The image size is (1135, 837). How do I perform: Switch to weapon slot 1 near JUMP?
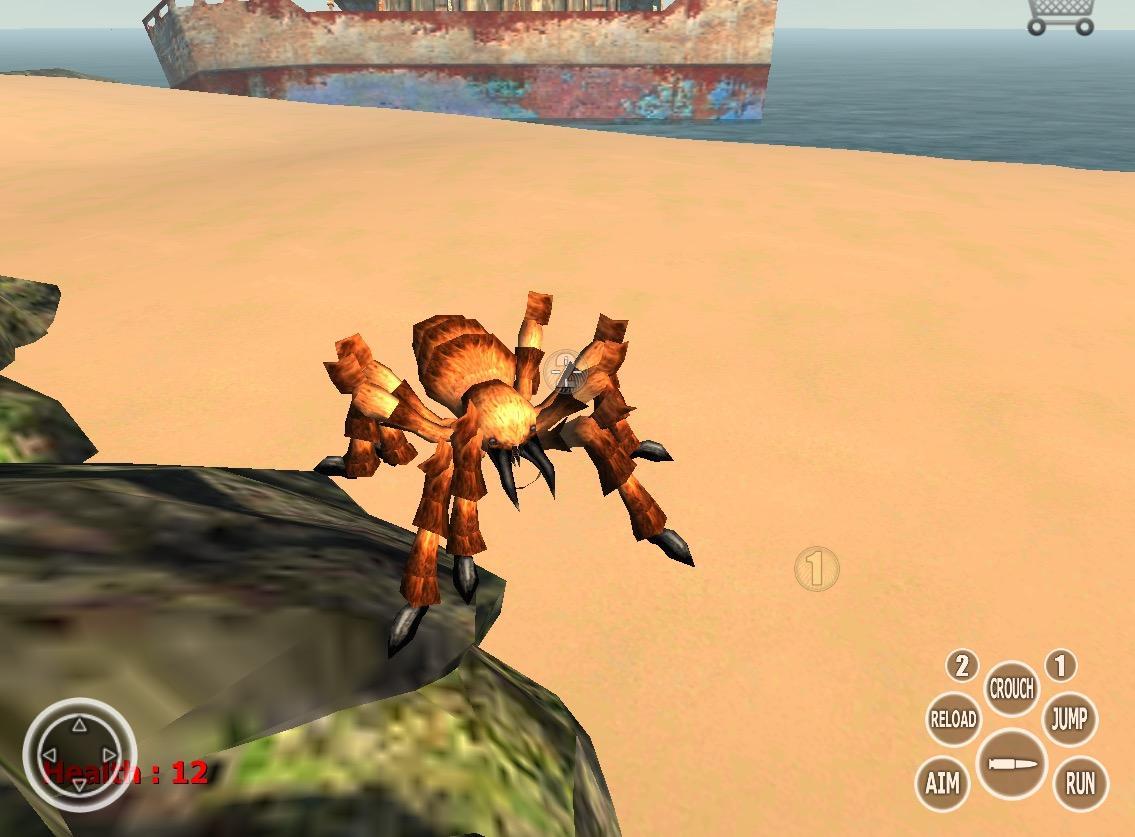[1060, 665]
